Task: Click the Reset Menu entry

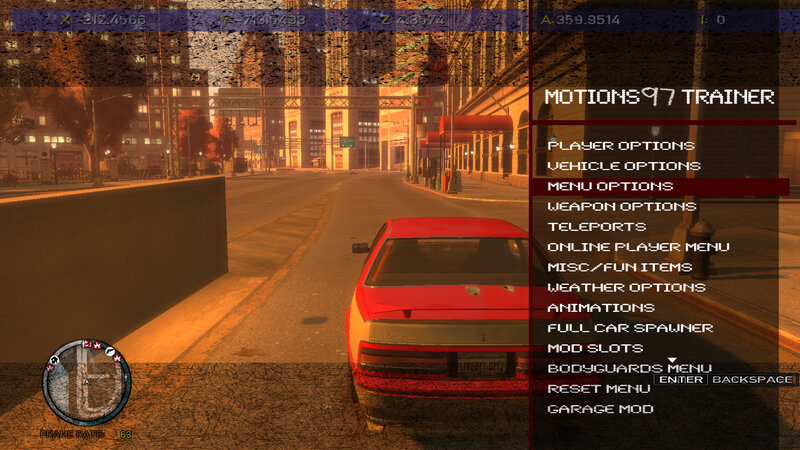Action: (x=599, y=389)
